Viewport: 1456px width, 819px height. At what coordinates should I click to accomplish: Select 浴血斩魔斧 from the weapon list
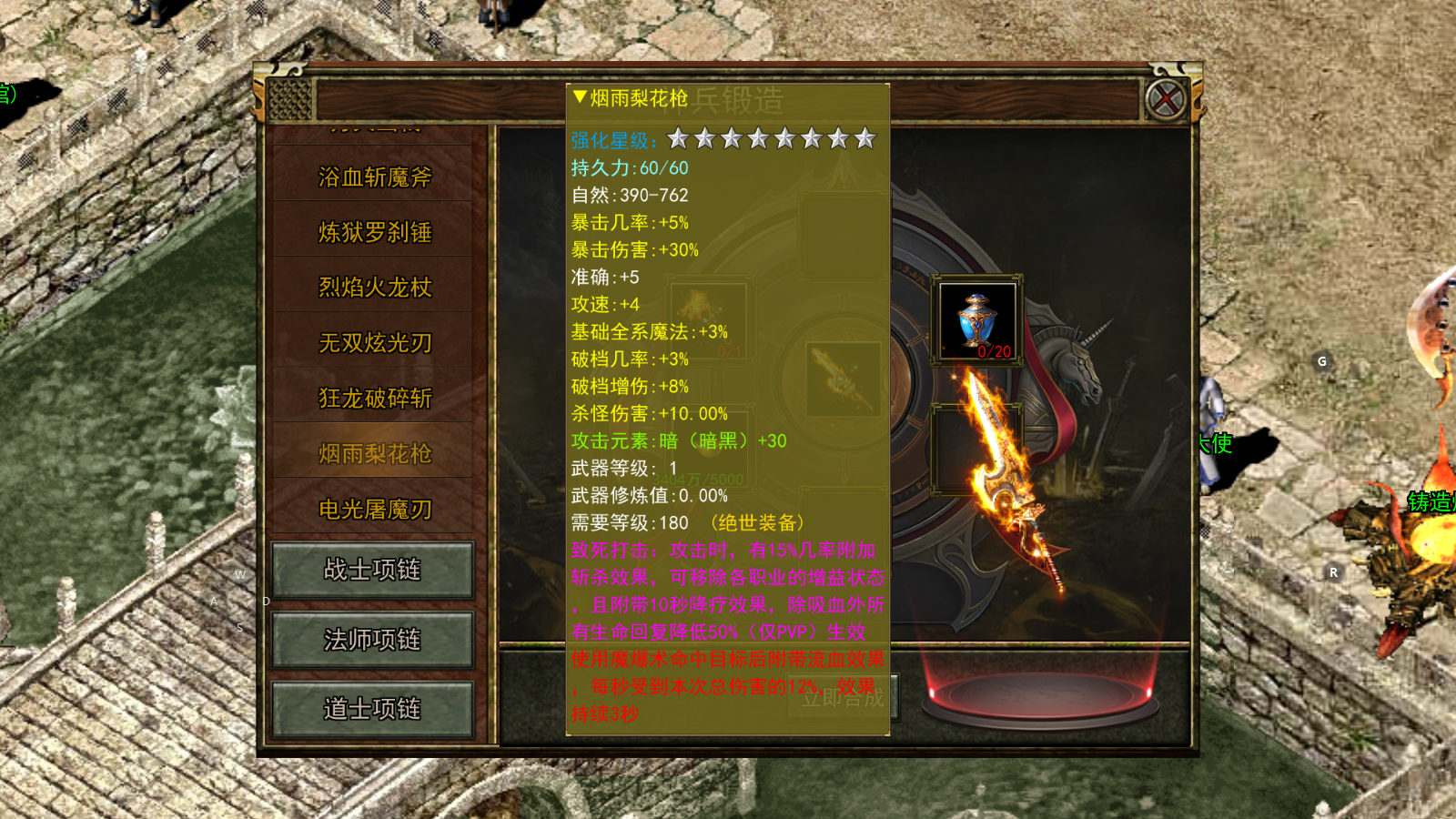[375, 177]
